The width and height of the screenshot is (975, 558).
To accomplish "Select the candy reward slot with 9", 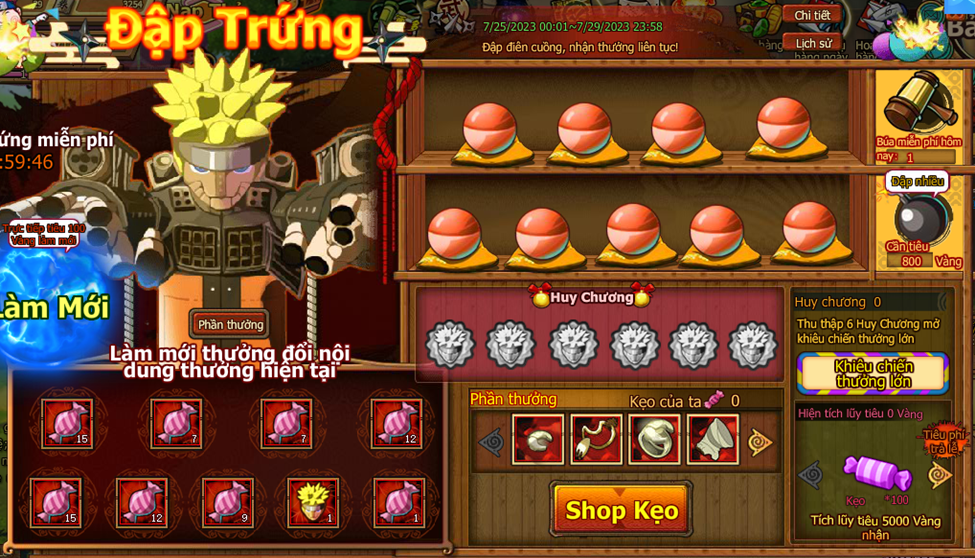I will (x=227, y=501).
